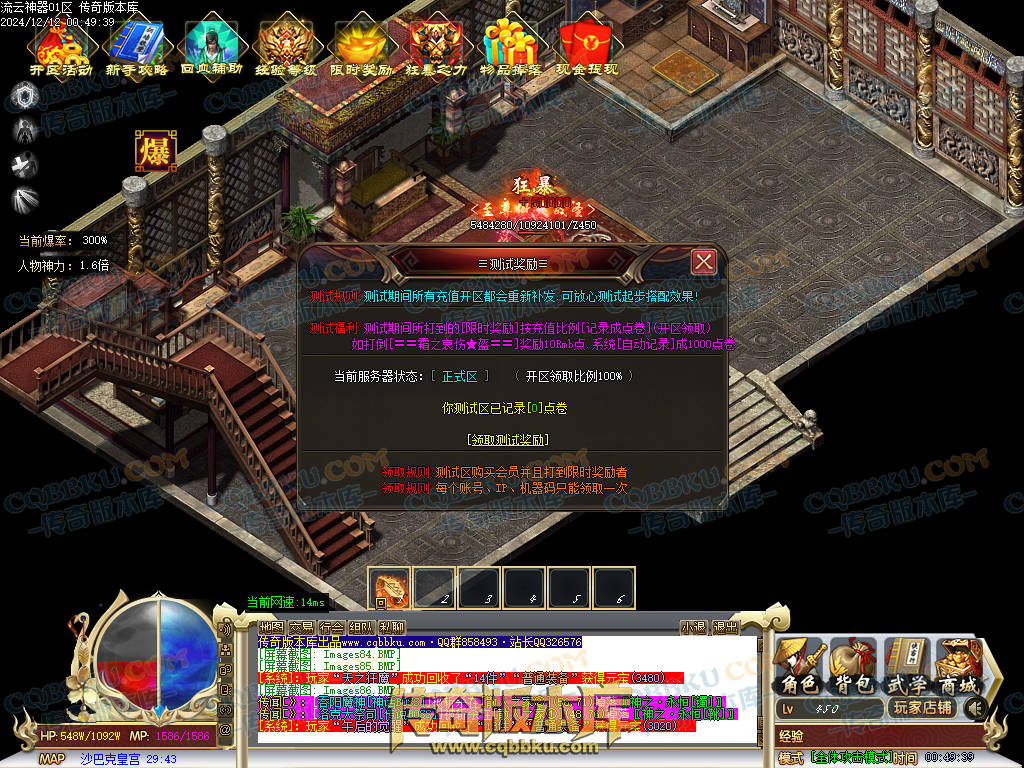Image resolution: width=1024 pixels, height=768 pixels.
Task: View the 物品掉落 gift box icon
Action: point(511,50)
